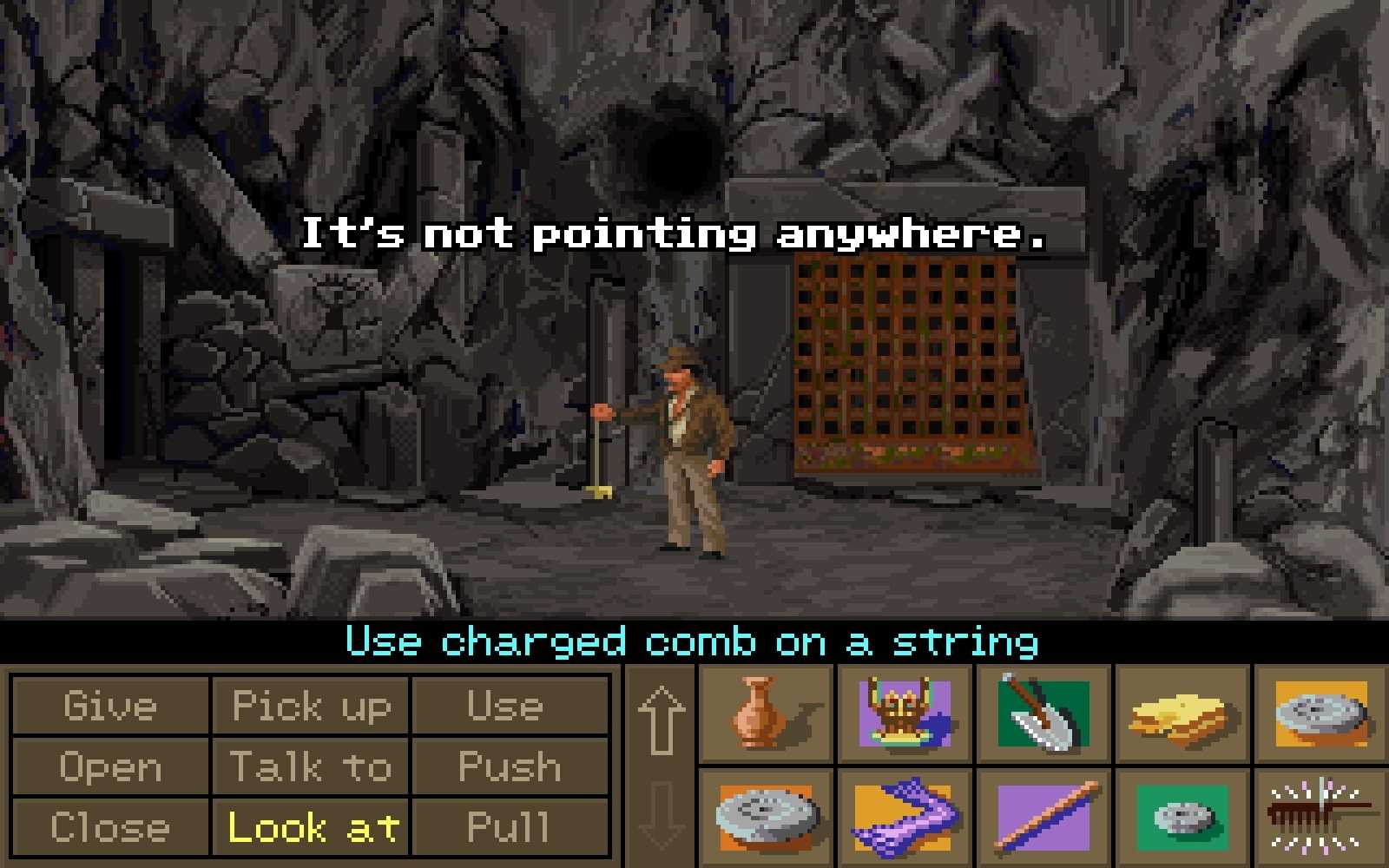Select the shovel in the inventory
The height and width of the screenshot is (868, 1389).
point(1043,713)
